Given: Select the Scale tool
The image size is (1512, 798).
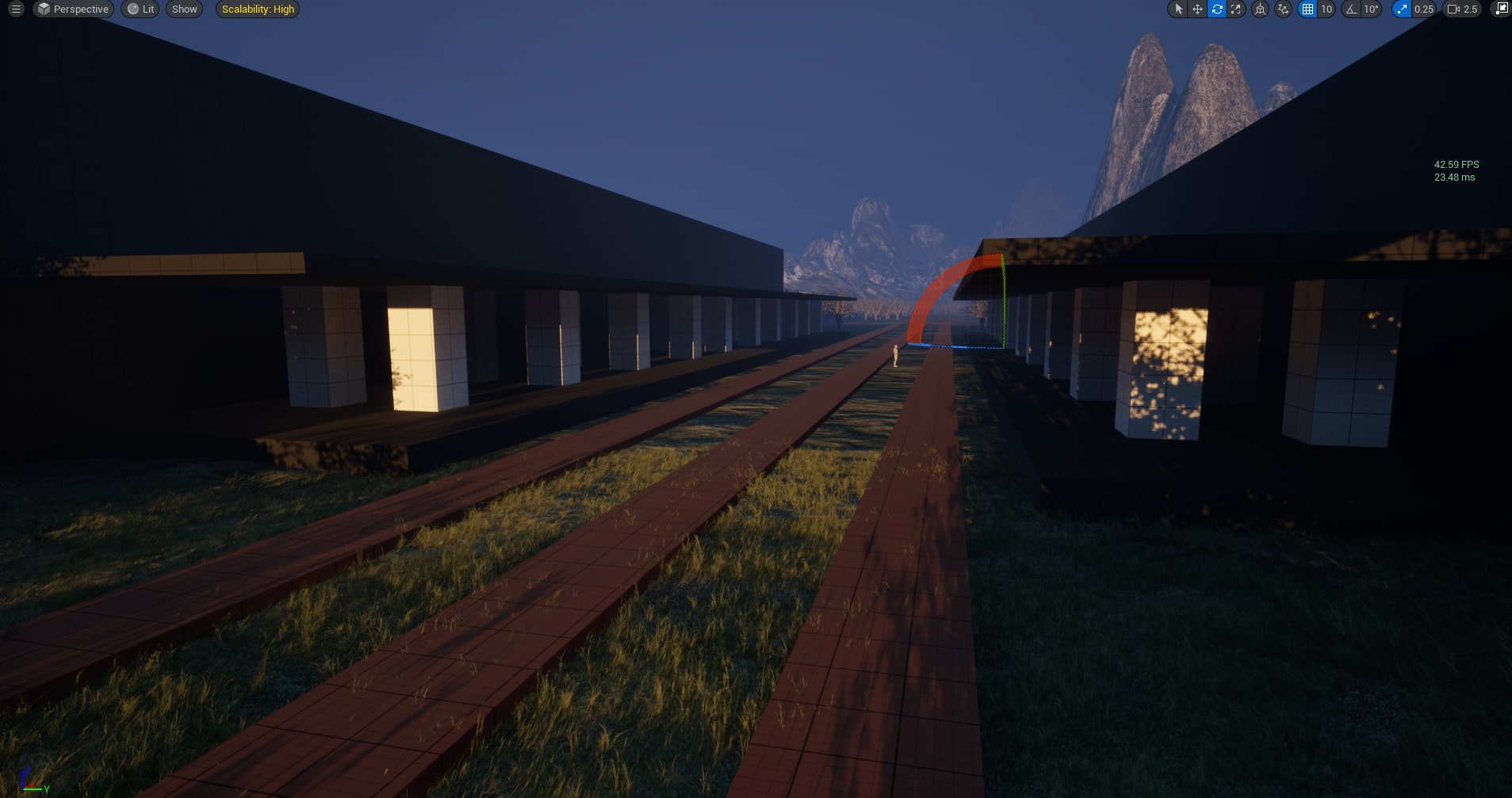Looking at the screenshot, I should pos(1237,10).
